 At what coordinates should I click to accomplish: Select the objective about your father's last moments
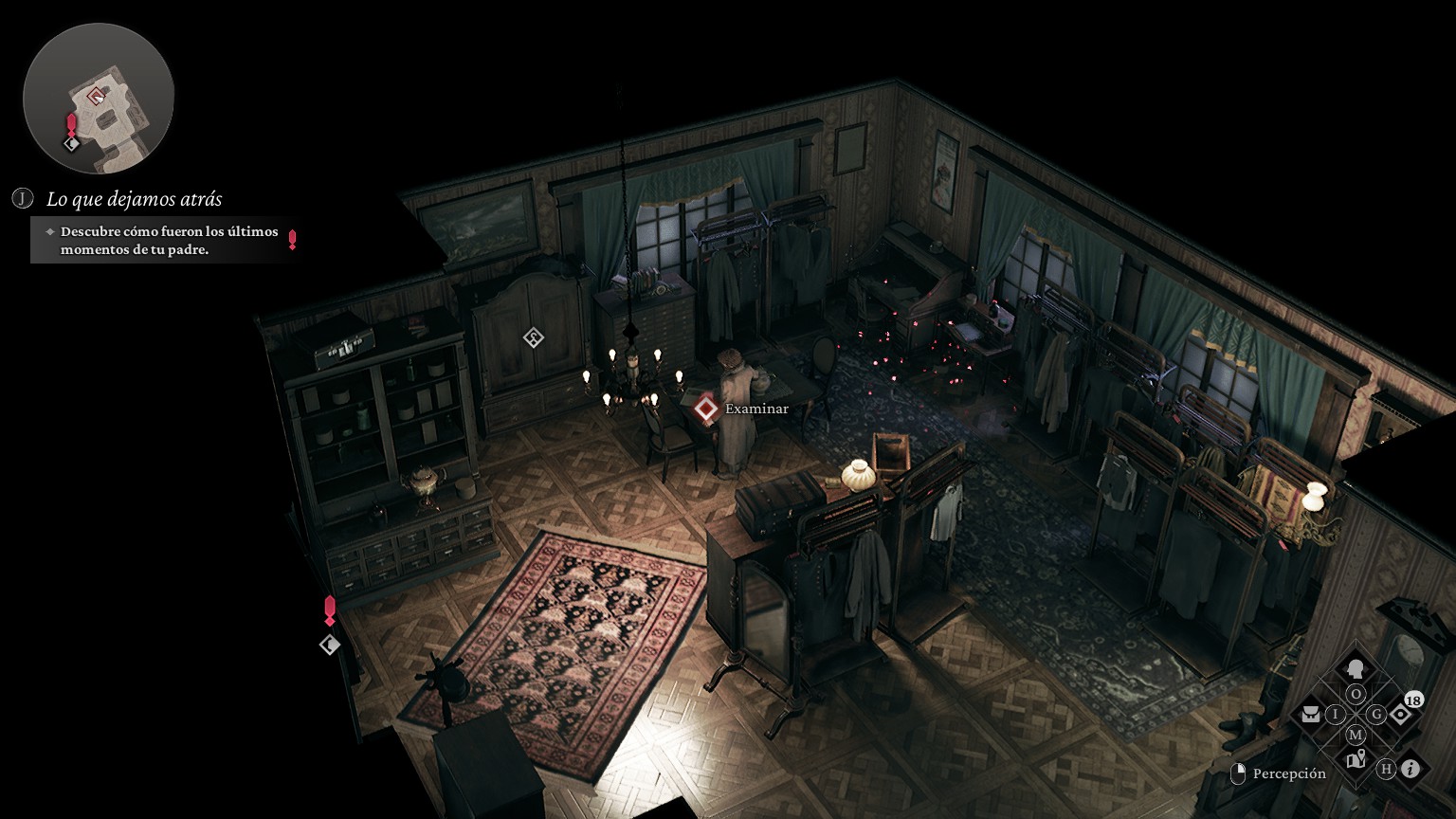point(169,241)
